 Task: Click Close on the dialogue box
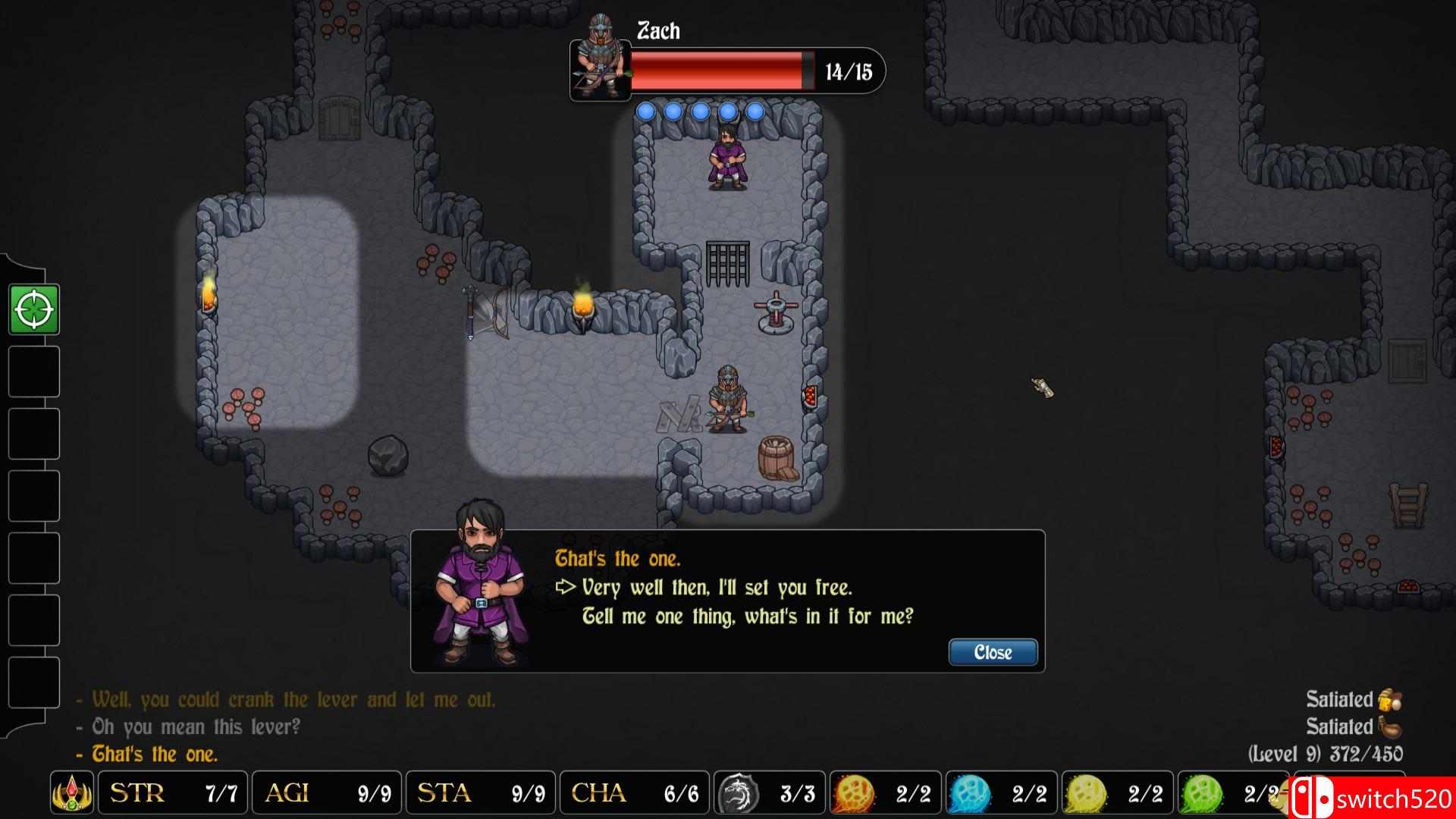point(992,652)
